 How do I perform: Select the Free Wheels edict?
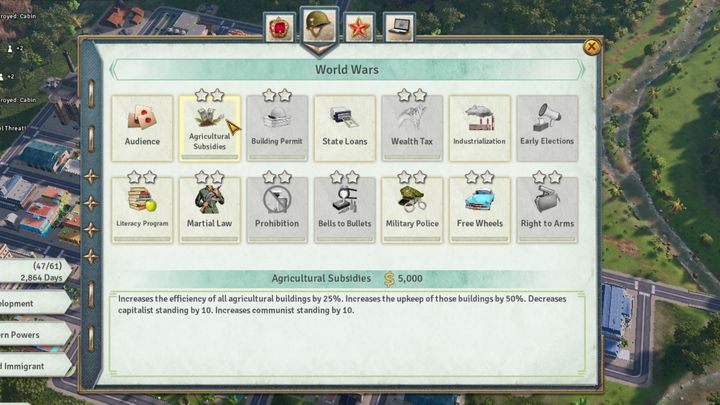pos(479,209)
